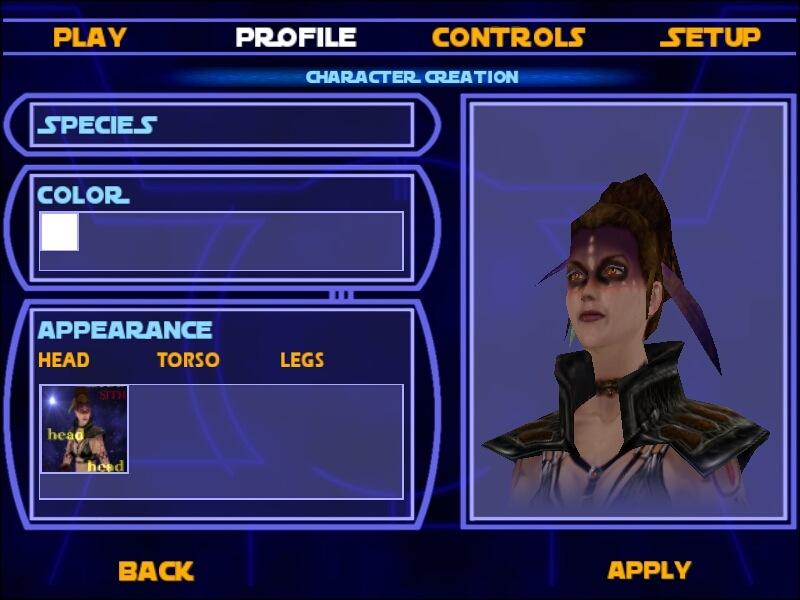Go back with the Back button
The height and width of the screenshot is (600, 800).
point(156,571)
